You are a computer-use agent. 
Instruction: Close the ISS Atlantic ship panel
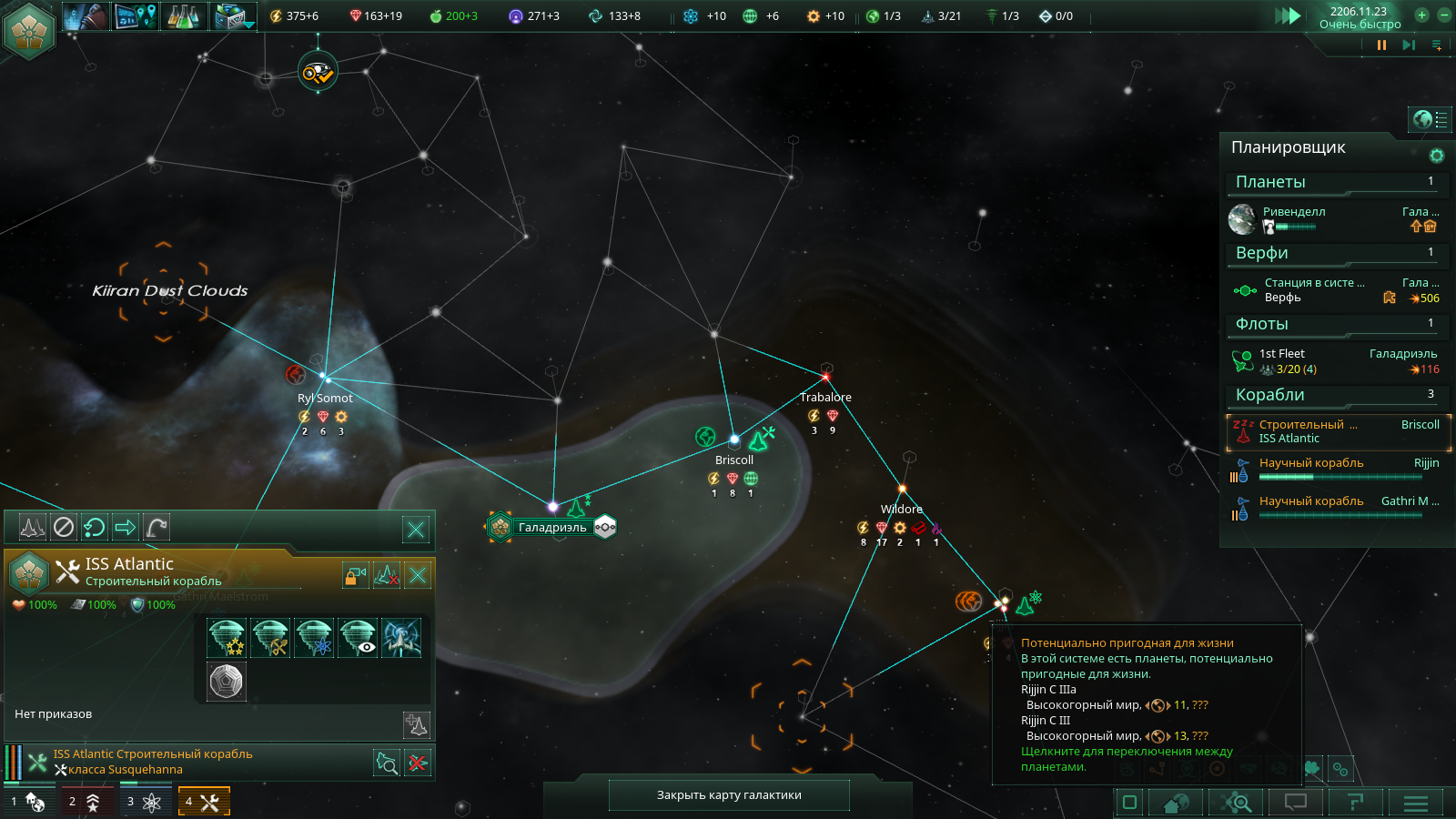(418, 575)
